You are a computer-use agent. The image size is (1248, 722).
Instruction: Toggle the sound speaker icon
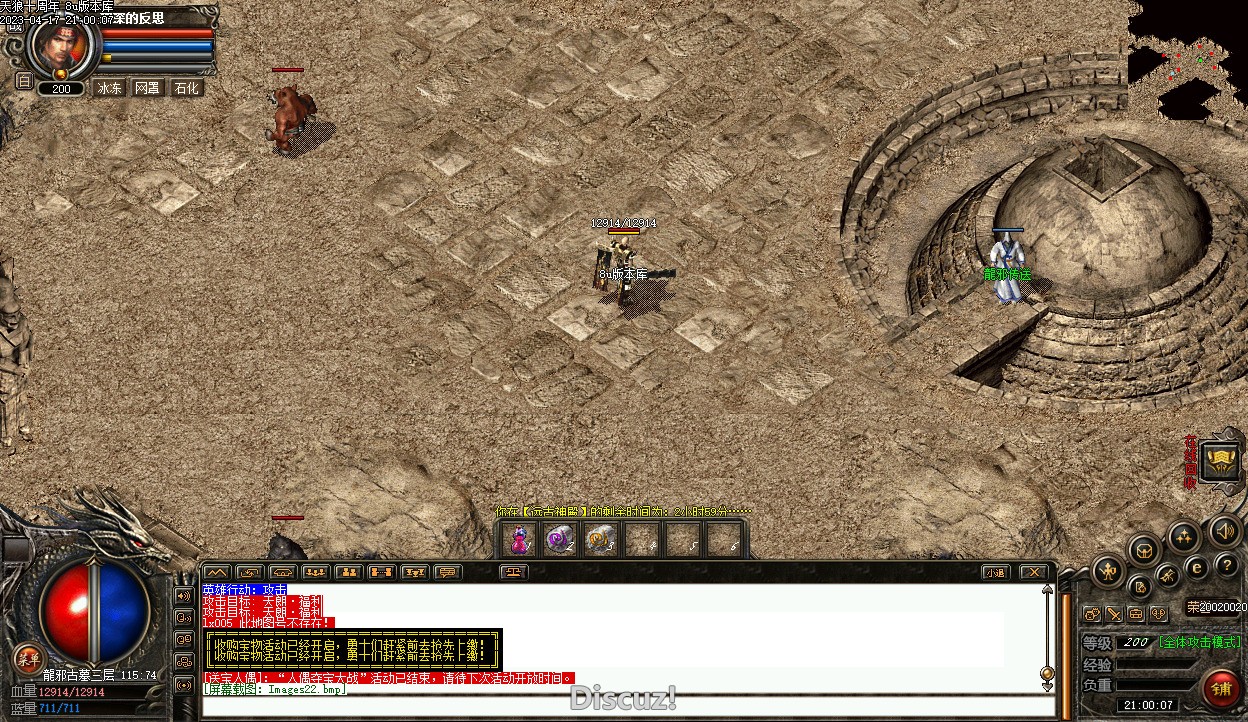(1224, 530)
